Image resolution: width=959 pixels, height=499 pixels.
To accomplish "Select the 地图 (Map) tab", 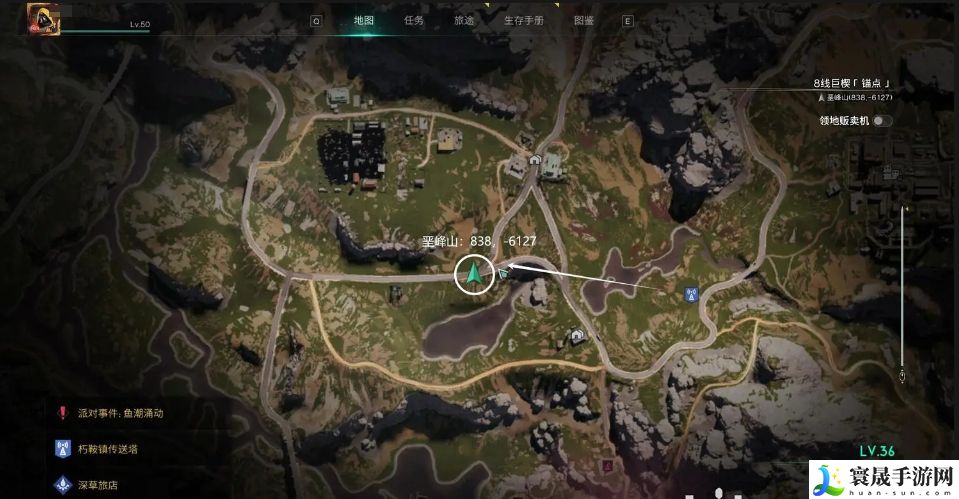I will click(364, 20).
